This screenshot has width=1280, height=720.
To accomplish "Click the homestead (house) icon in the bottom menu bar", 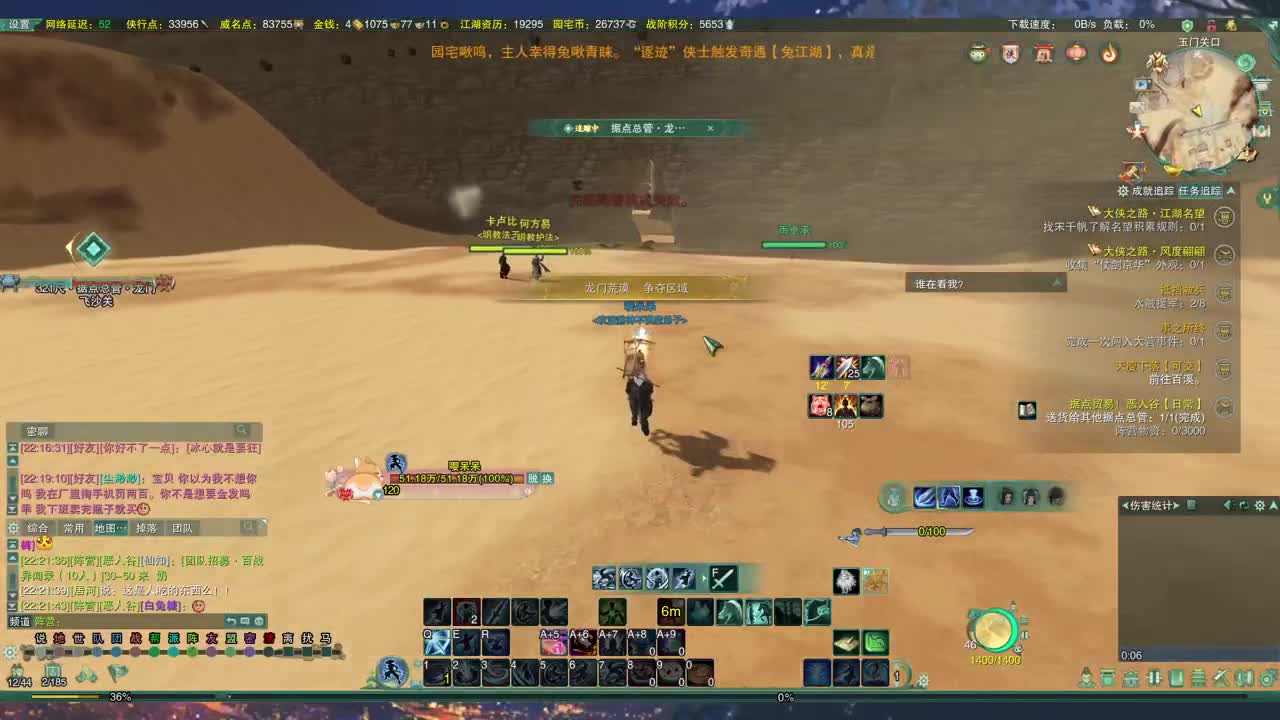I will click(1130, 677).
